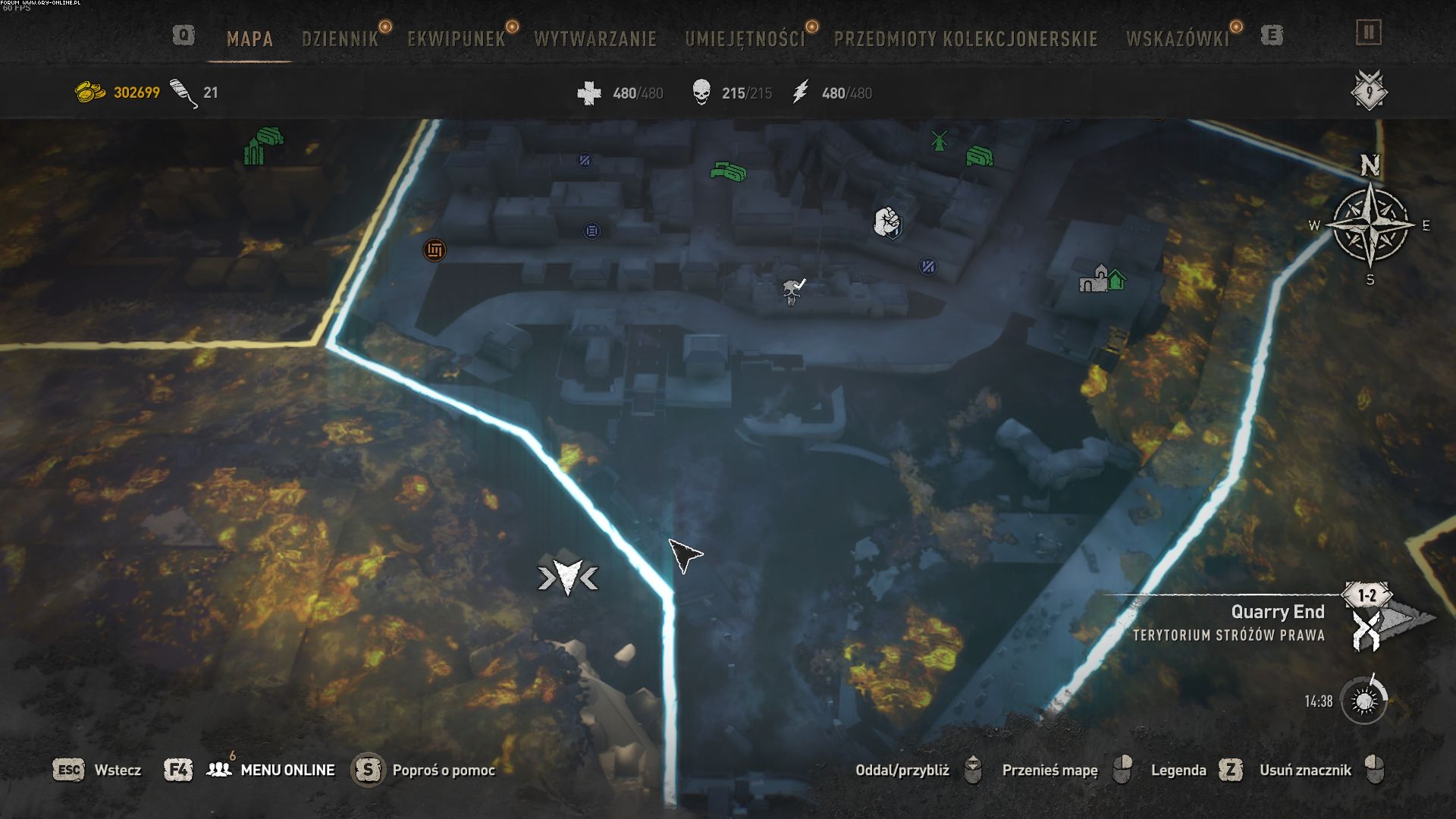This screenshot has height=819, width=1456.
Task: Open Przedmioty Kolekcjonerskie tab
Action: point(965,39)
